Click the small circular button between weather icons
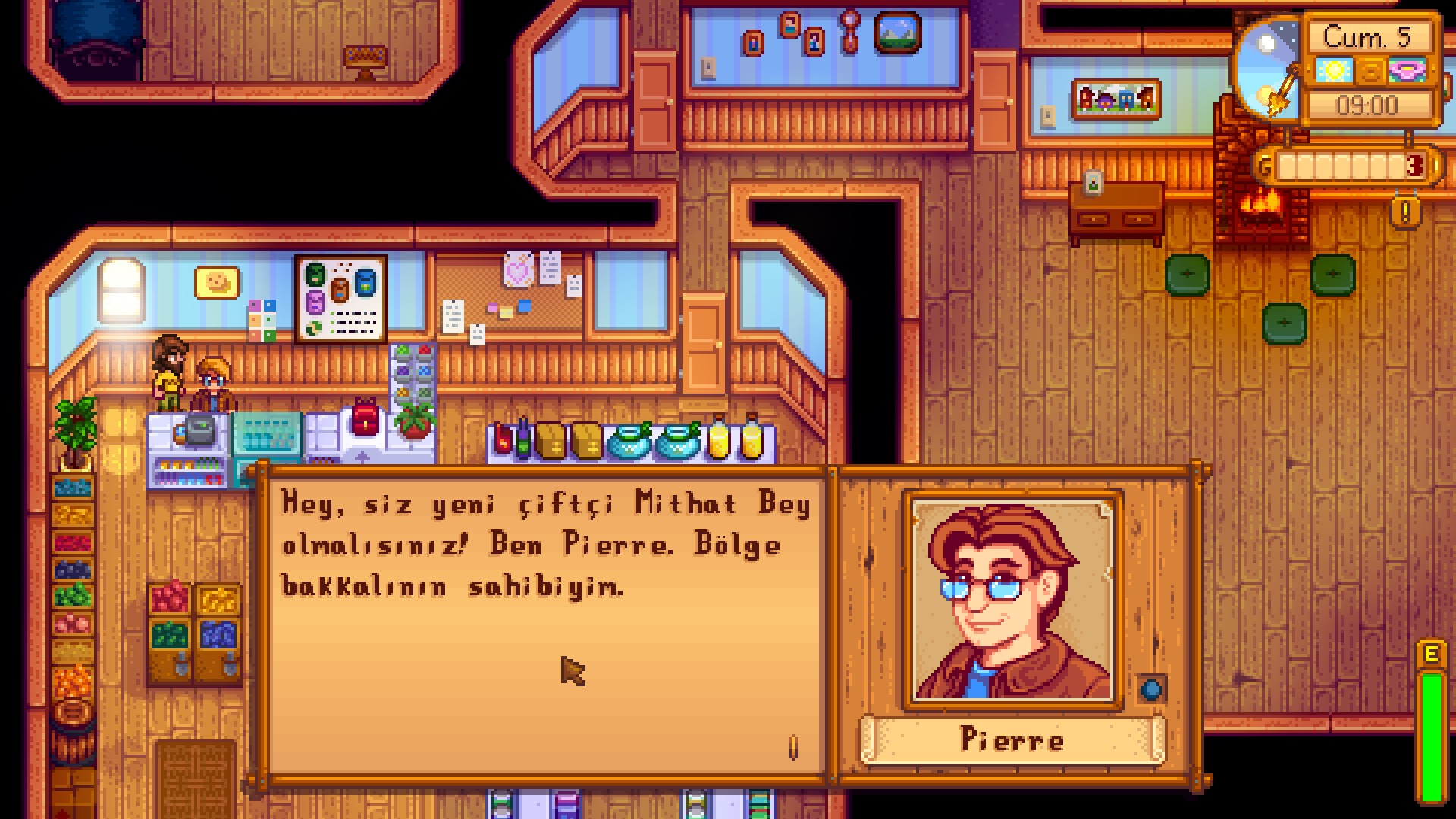Image resolution: width=1456 pixels, height=819 pixels. tap(1370, 71)
